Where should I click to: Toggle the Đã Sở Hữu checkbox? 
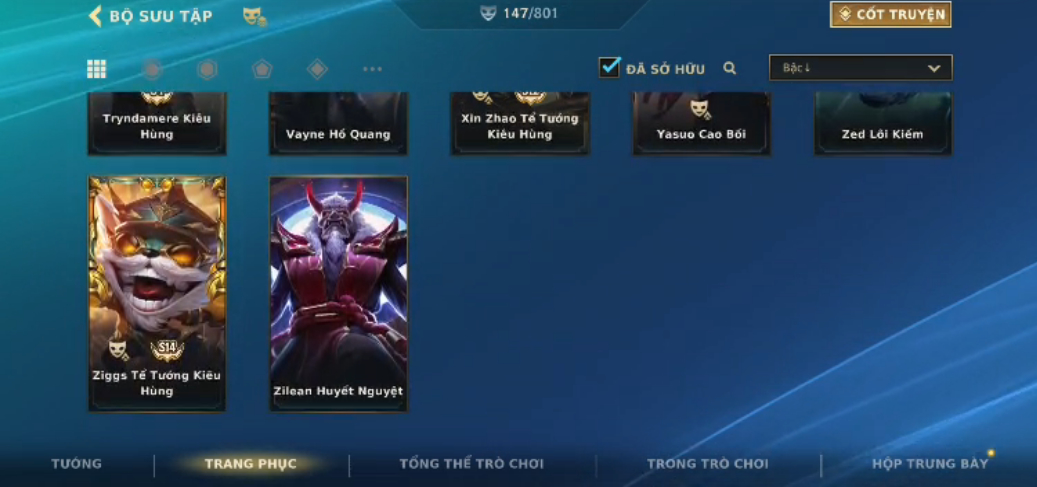[609, 68]
